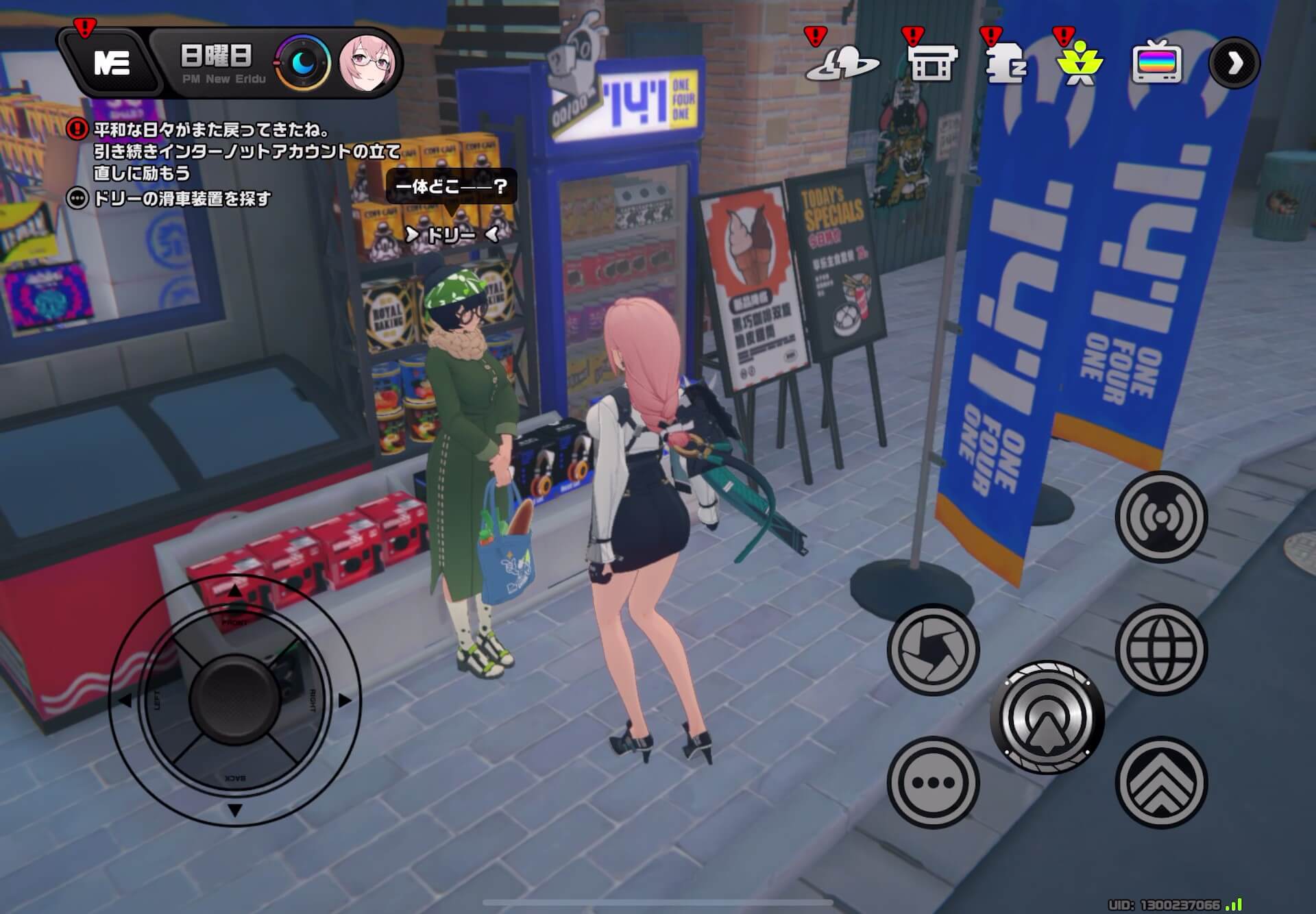This screenshot has width=1316, height=914.
Task: Open the globe Inter-Knot browser icon
Action: coord(1160,648)
